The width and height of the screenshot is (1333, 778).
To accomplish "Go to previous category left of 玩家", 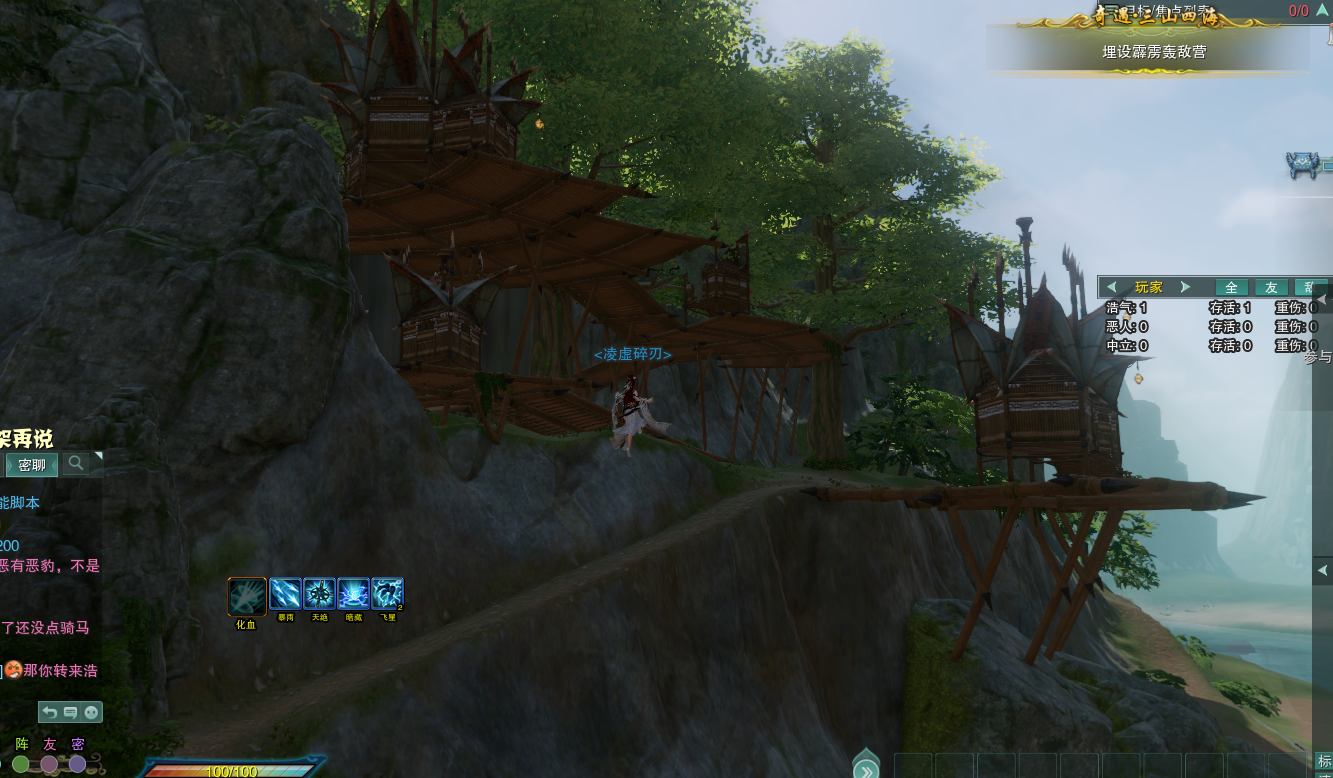I will click(1111, 287).
